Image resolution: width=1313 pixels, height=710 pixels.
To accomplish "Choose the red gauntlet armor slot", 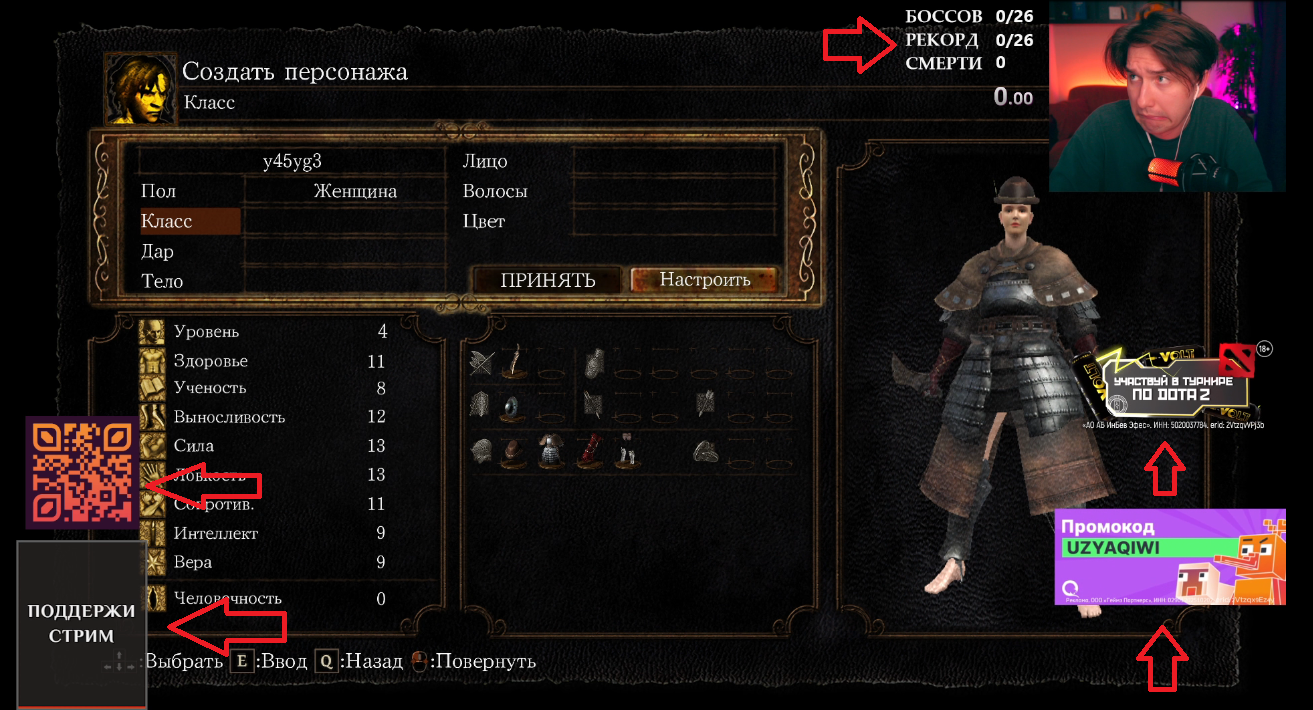I will click(588, 451).
